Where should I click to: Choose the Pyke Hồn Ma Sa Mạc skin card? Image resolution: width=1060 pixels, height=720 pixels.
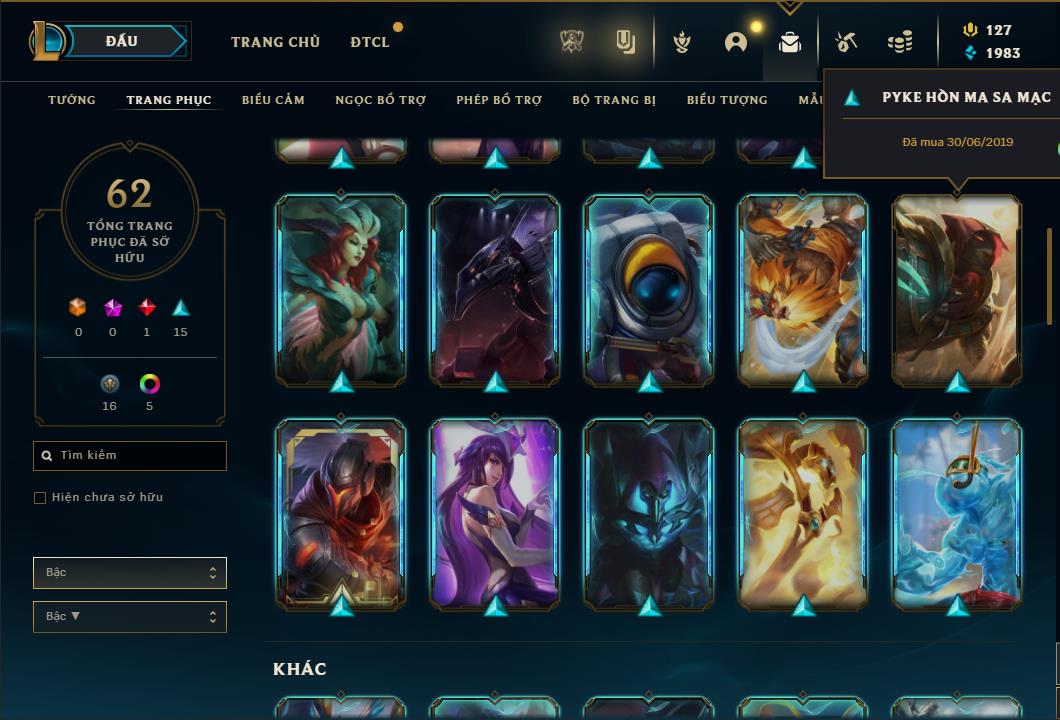(957, 290)
